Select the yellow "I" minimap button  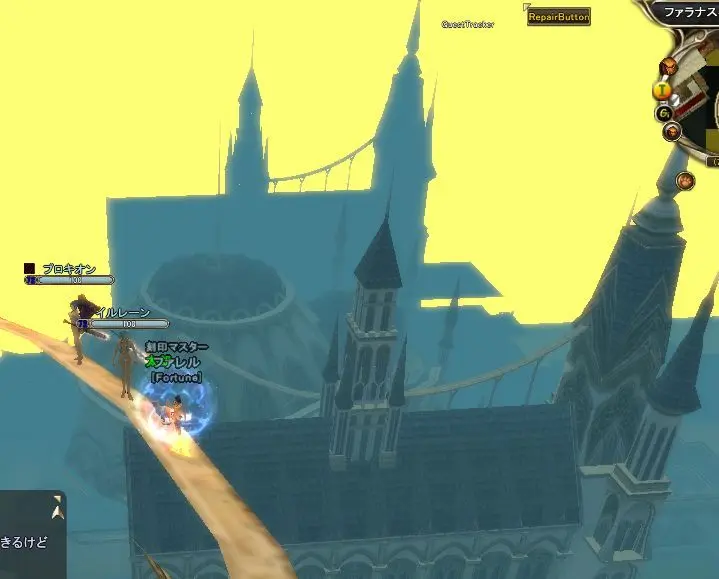click(661, 90)
